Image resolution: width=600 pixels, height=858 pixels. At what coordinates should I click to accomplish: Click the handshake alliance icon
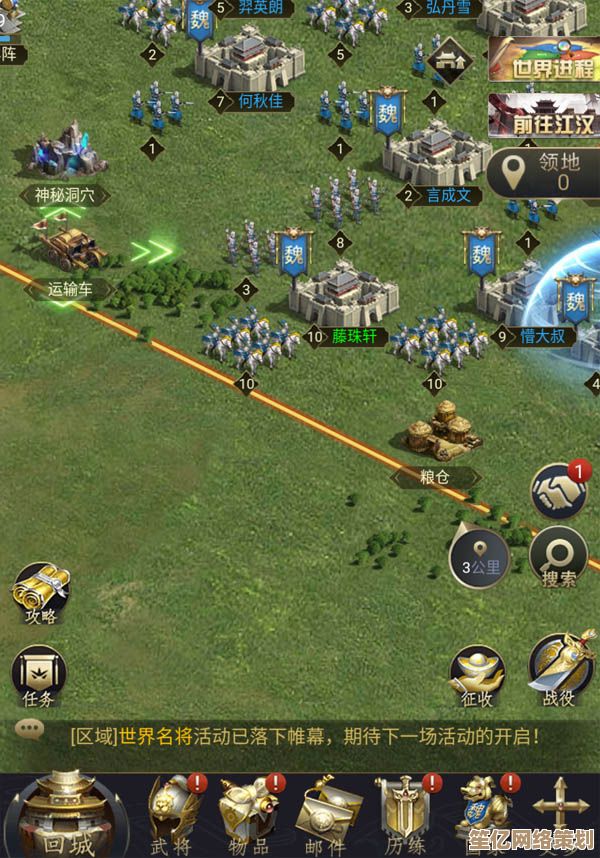pos(560,490)
